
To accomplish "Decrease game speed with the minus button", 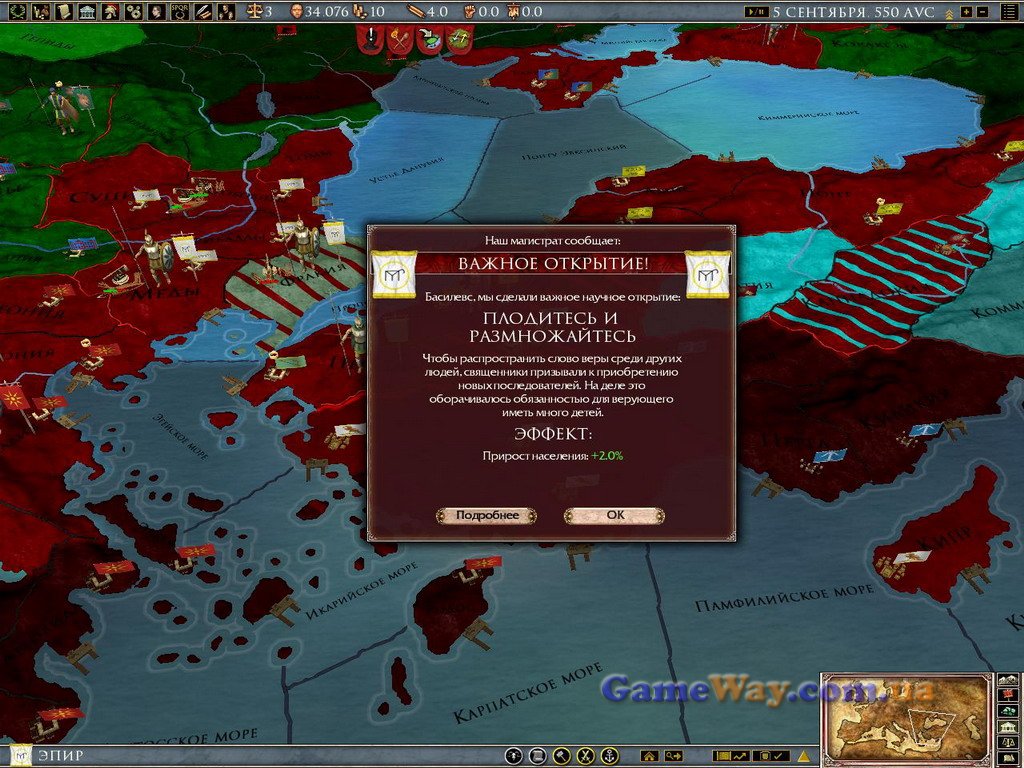I will [x=982, y=12].
